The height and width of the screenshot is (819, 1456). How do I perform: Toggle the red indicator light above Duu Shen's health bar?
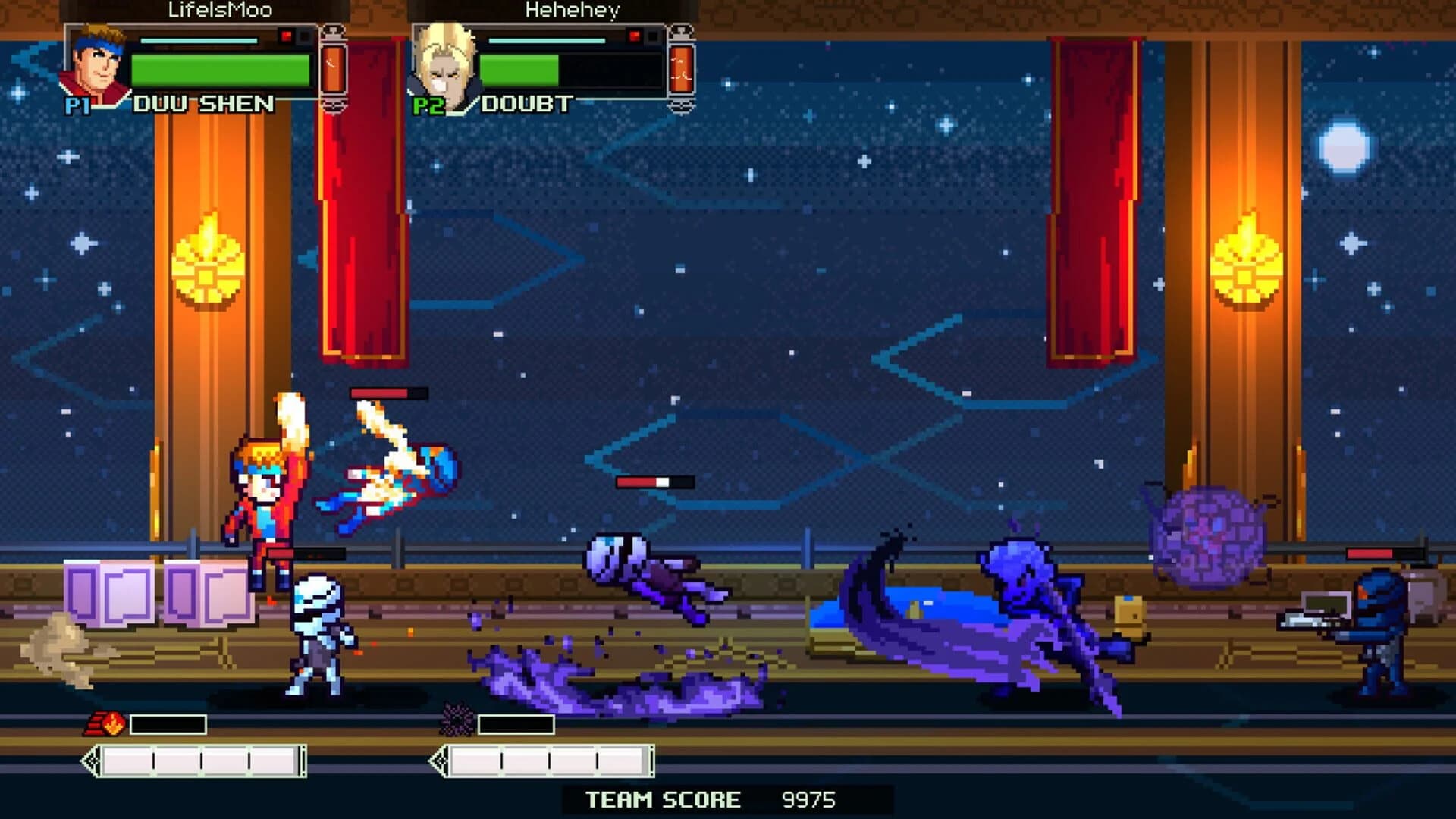[285, 34]
